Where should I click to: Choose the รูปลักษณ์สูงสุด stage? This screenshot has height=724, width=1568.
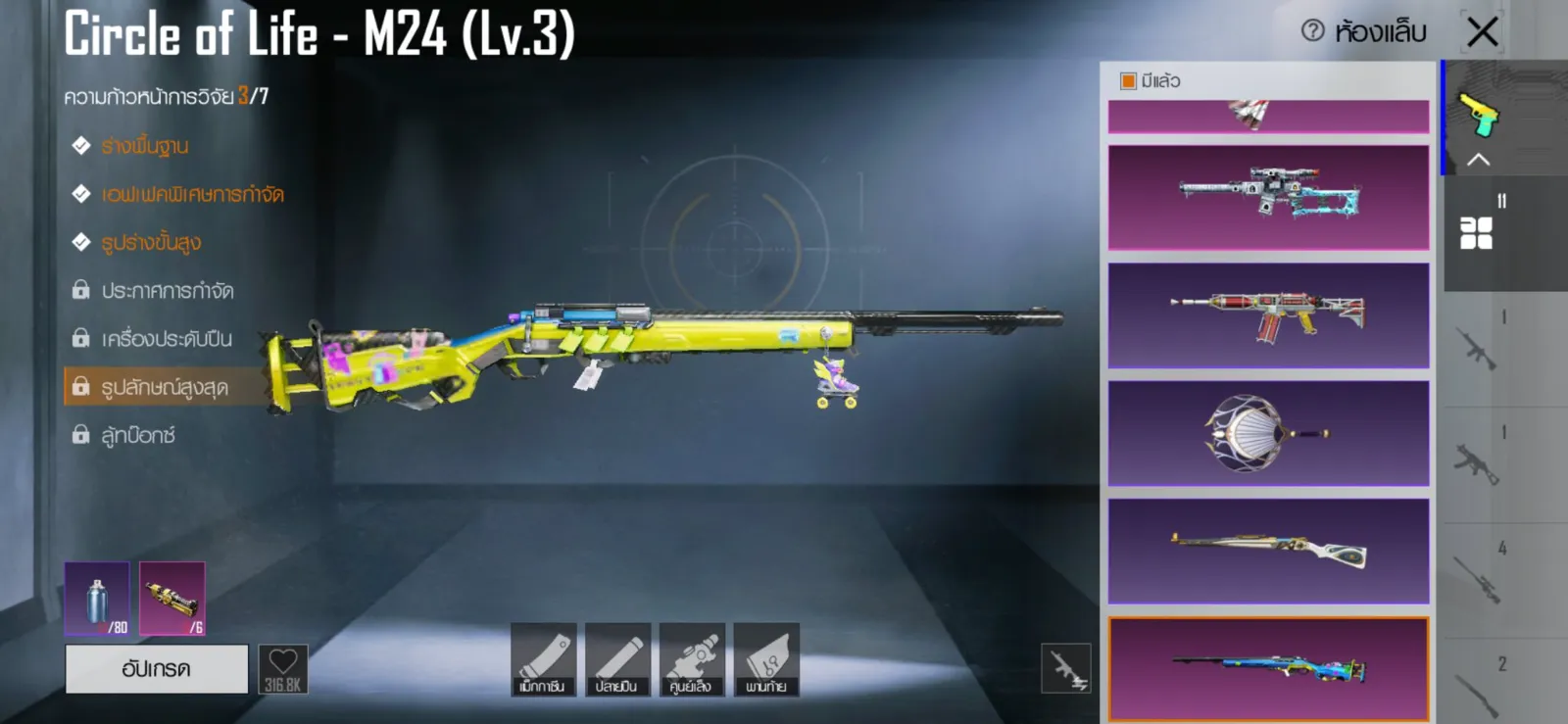tap(164, 387)
